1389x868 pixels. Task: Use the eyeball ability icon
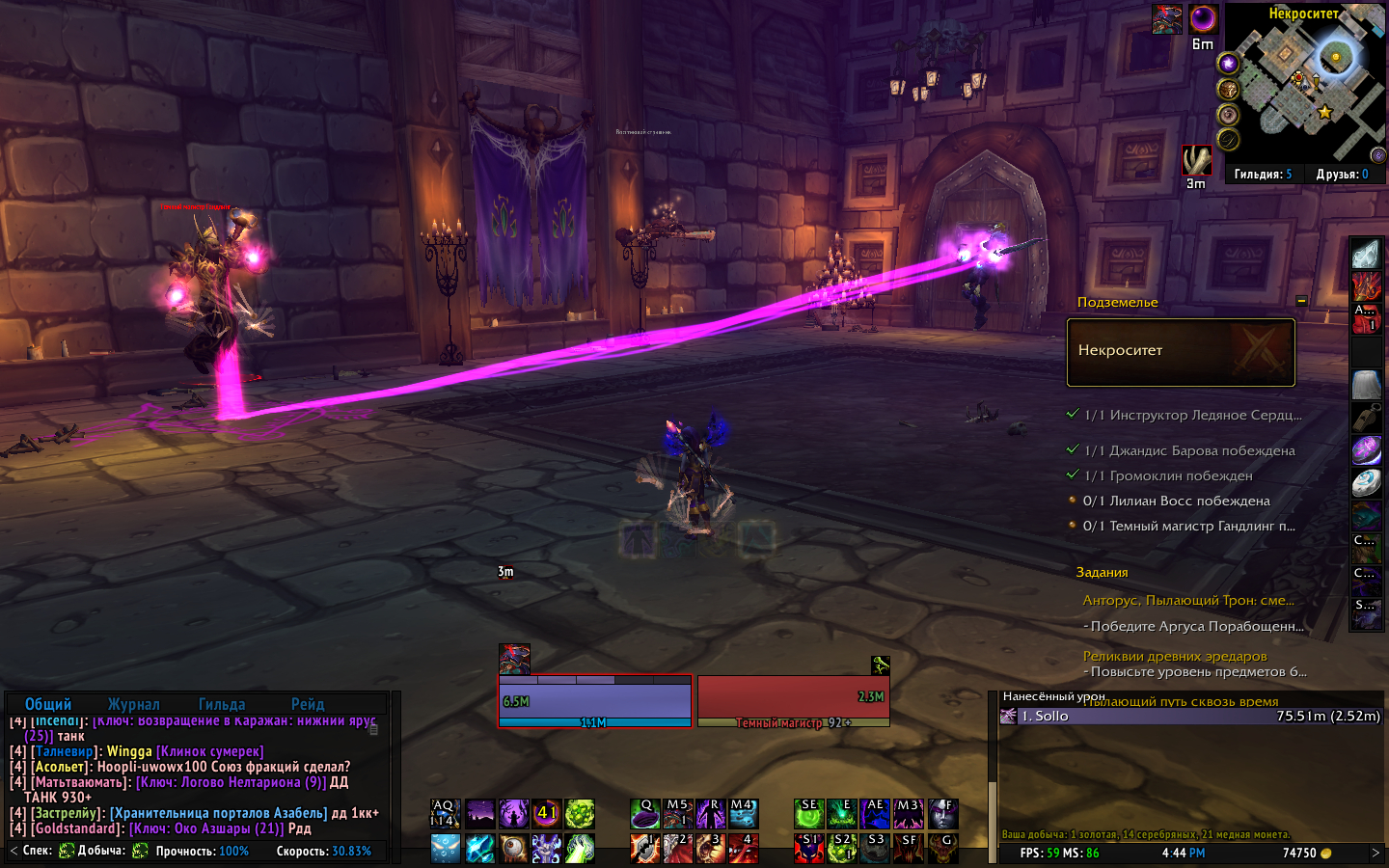(x=513, y=848)
